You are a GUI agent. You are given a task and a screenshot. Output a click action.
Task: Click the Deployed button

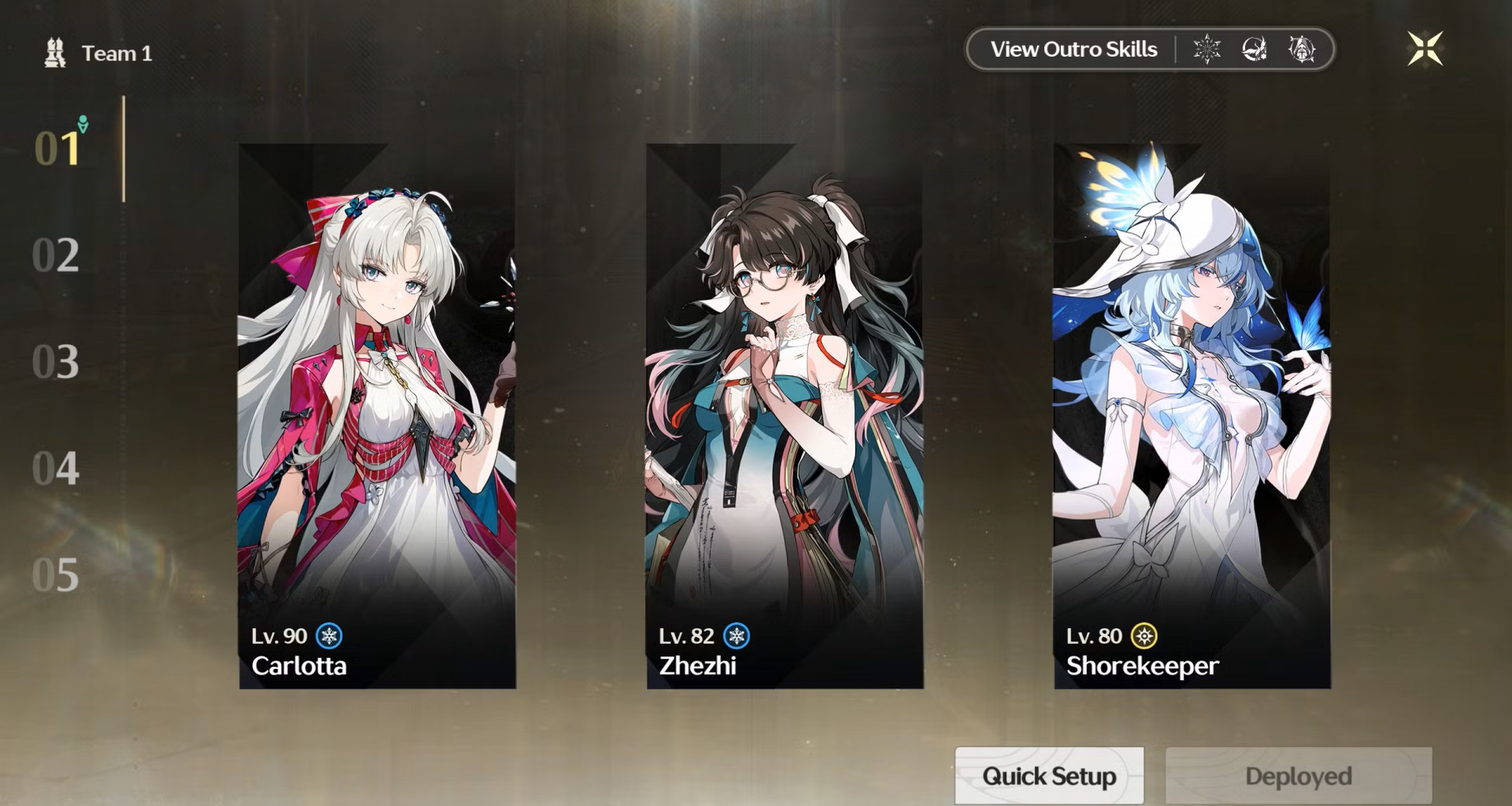(x=1298, y=776)
